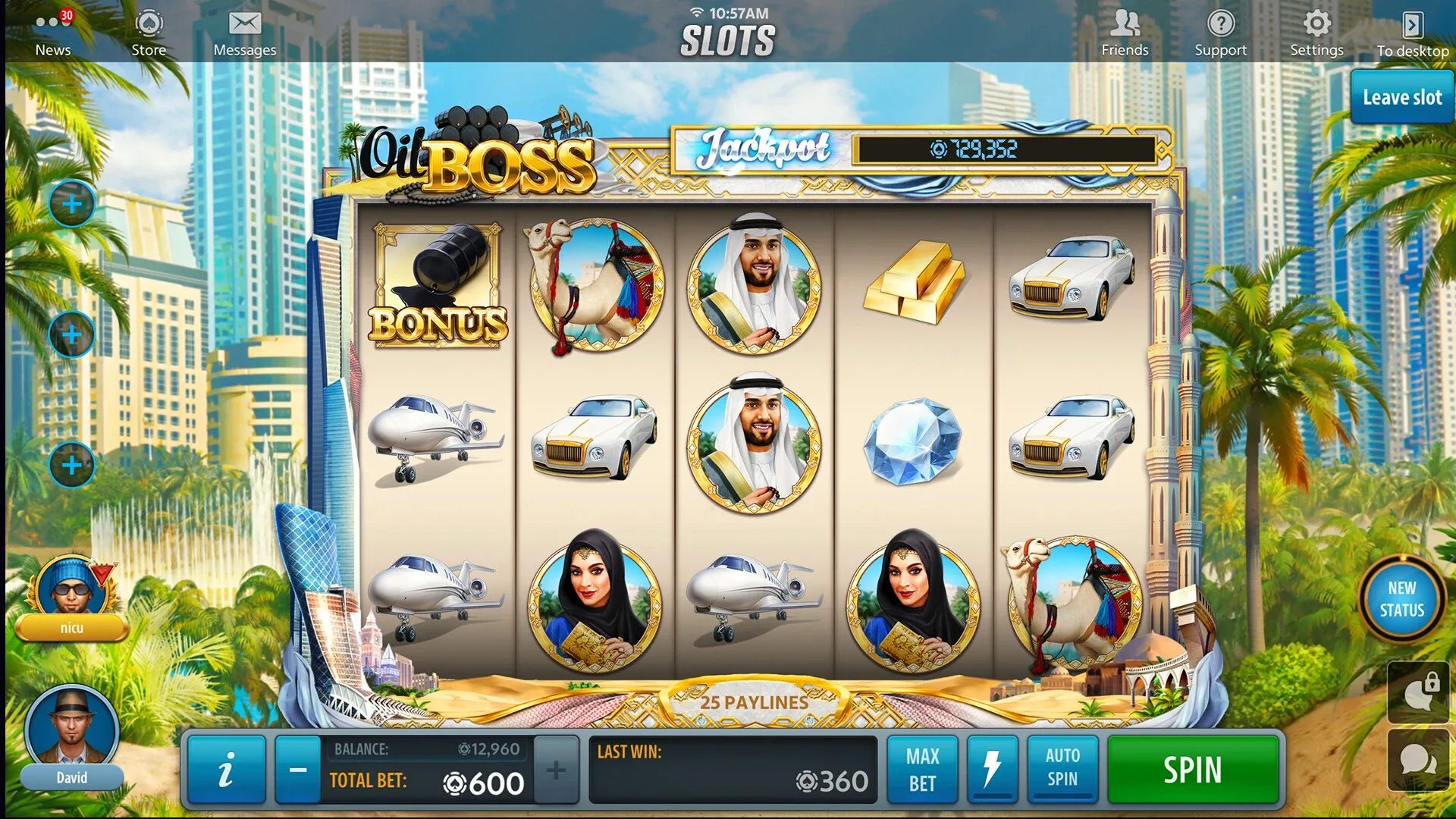Open the News panel
1456x819 pixels.
click(x=52, y=30)
